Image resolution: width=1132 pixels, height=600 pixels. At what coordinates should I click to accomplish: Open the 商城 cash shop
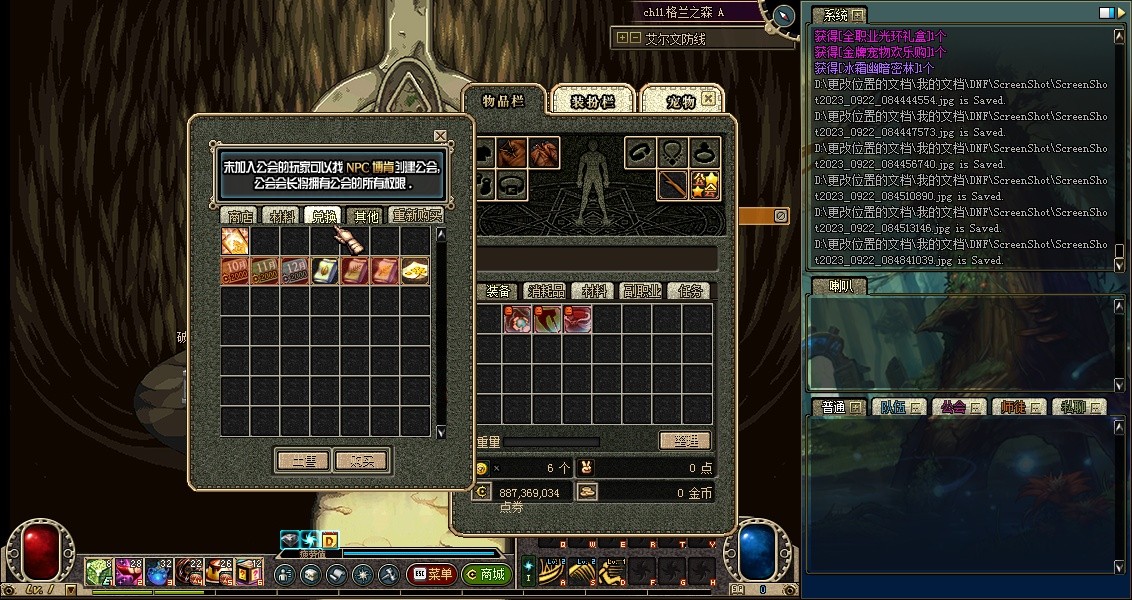click(487, 575)
